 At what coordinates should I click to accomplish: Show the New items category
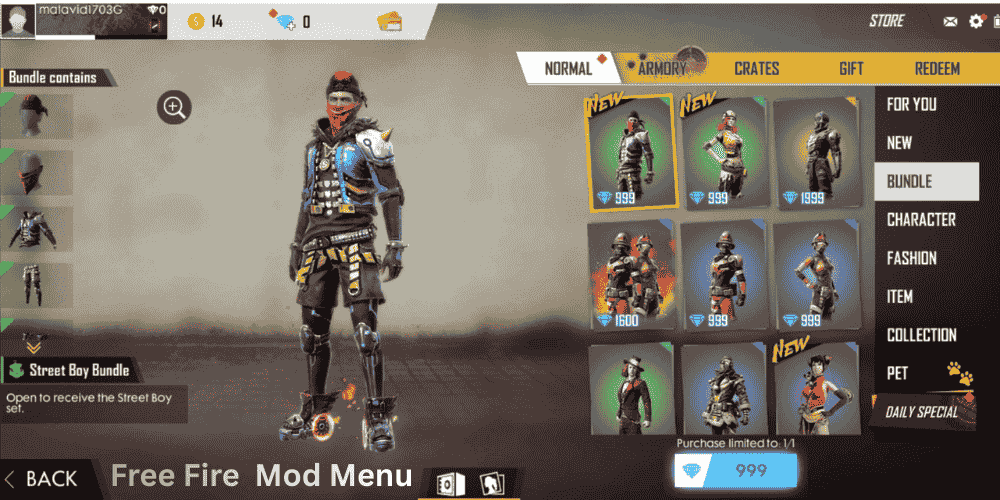tap(899, 143)
